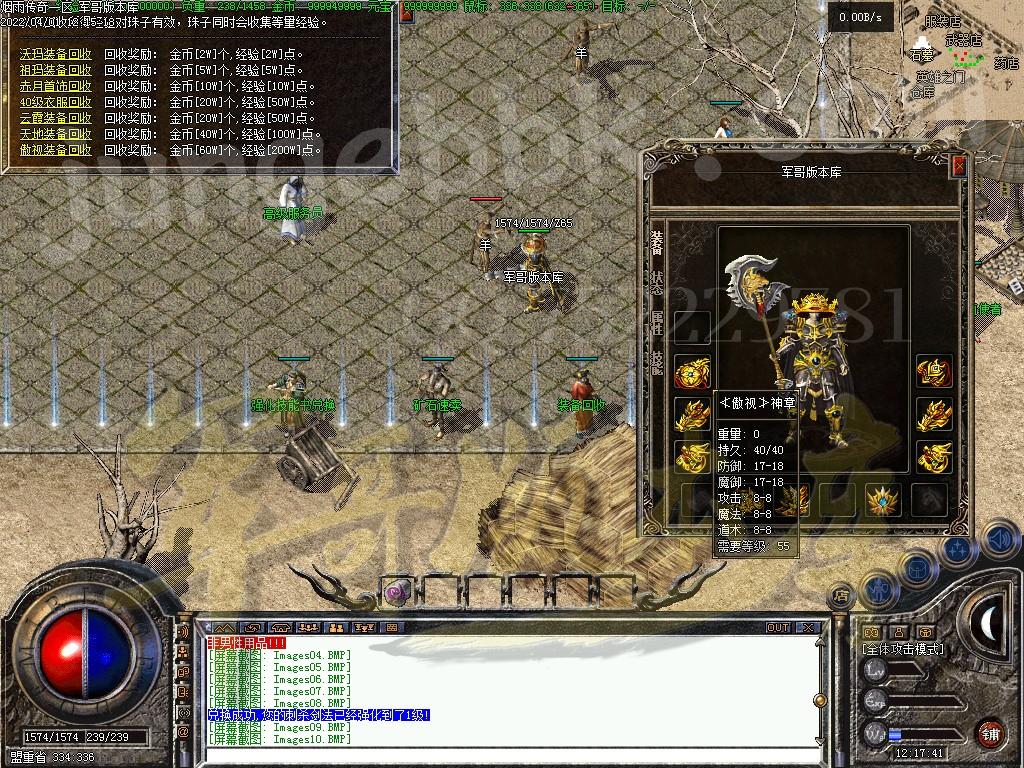Open the red 铺 shop button

click(990, 733)
